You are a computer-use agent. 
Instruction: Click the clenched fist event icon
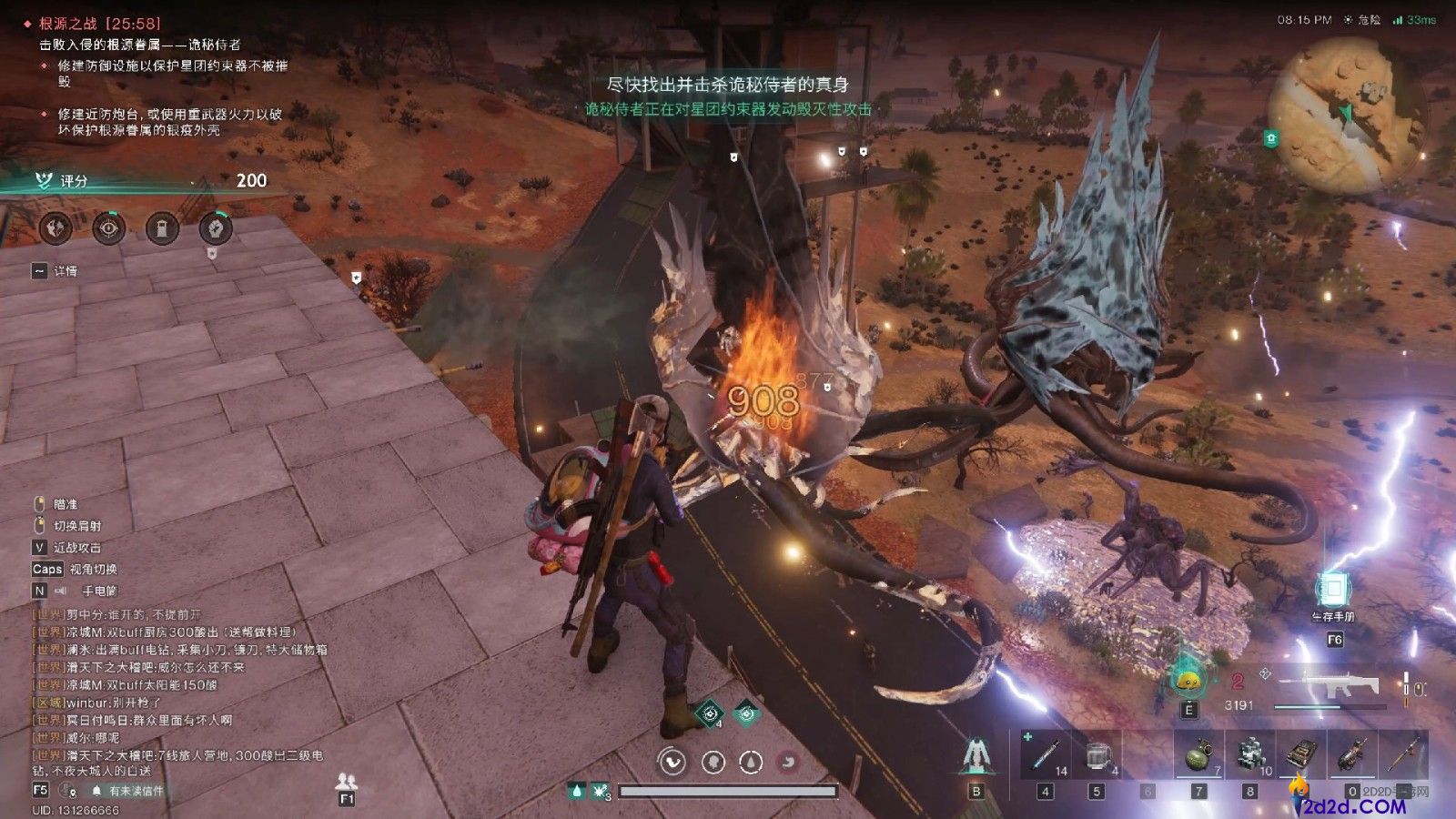pos(216,227)
